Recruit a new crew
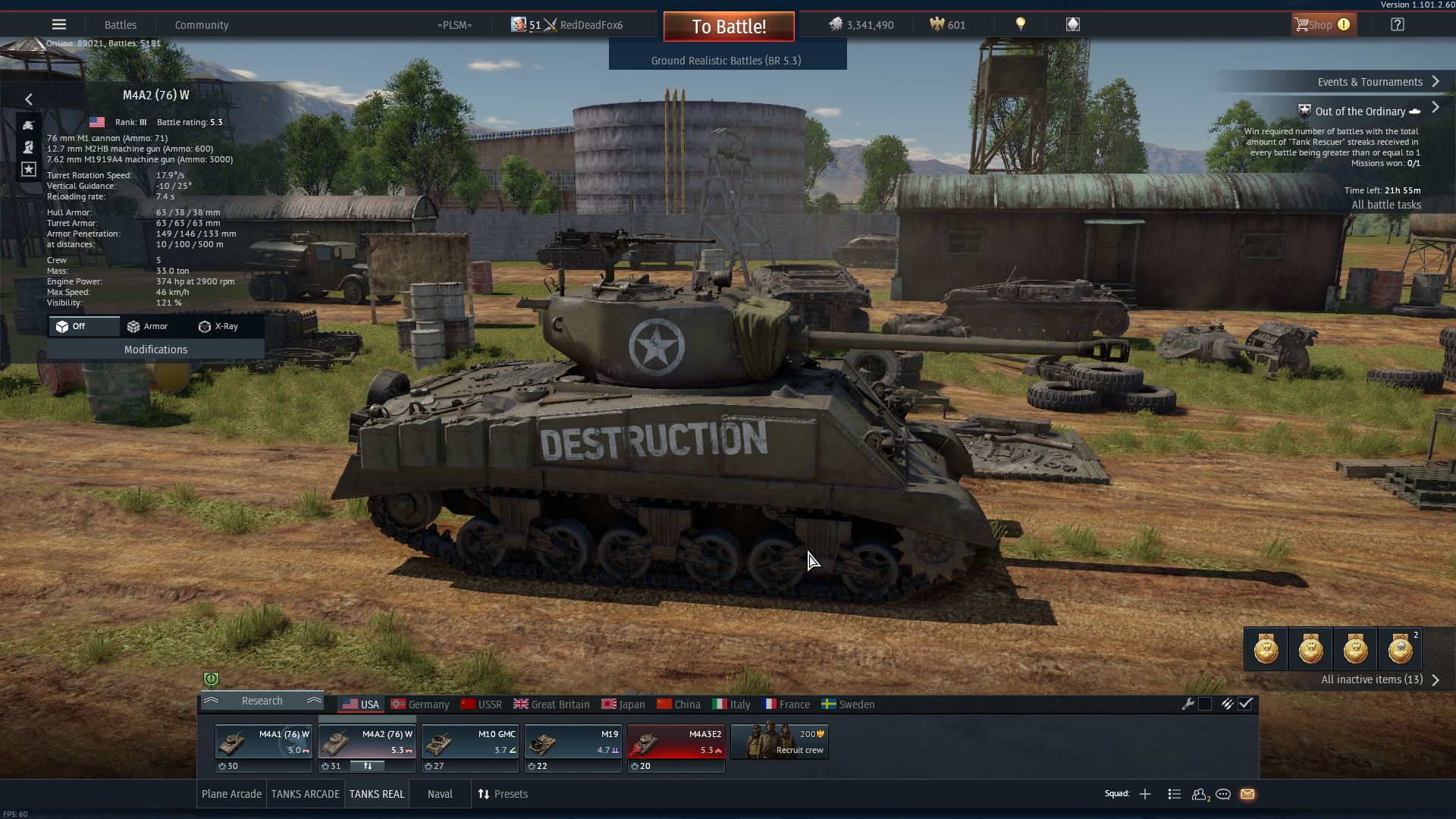Viewport: 1456px width, 819px height. (x=779, y=742)
